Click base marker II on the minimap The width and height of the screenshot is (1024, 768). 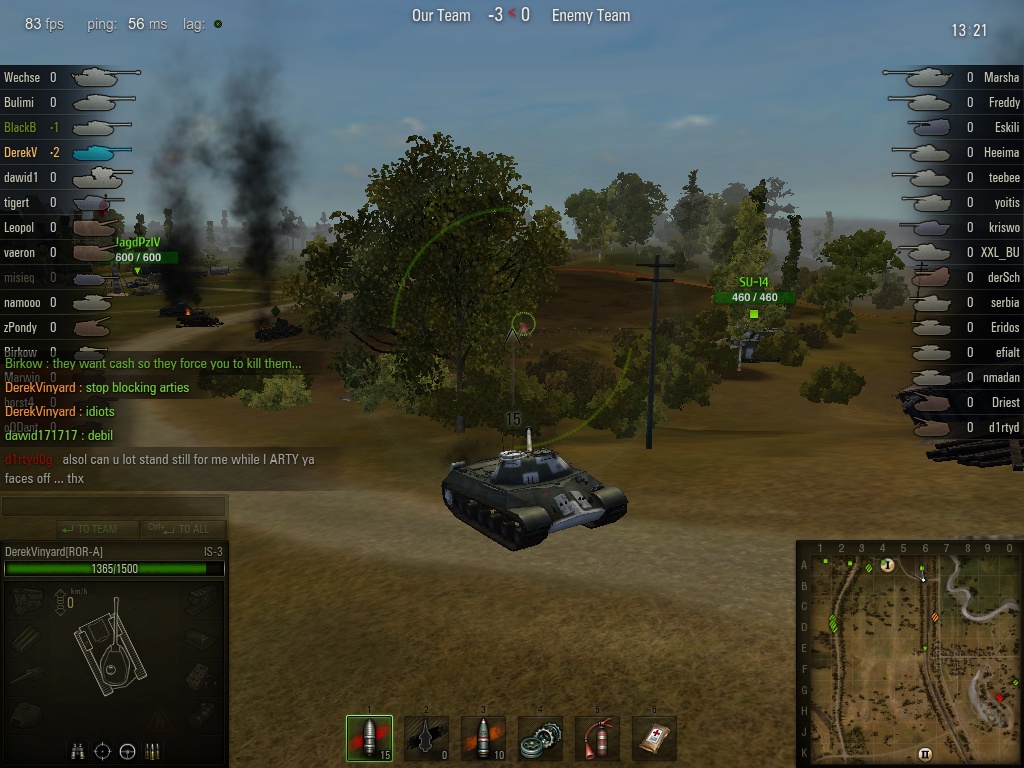coord(925,754)
